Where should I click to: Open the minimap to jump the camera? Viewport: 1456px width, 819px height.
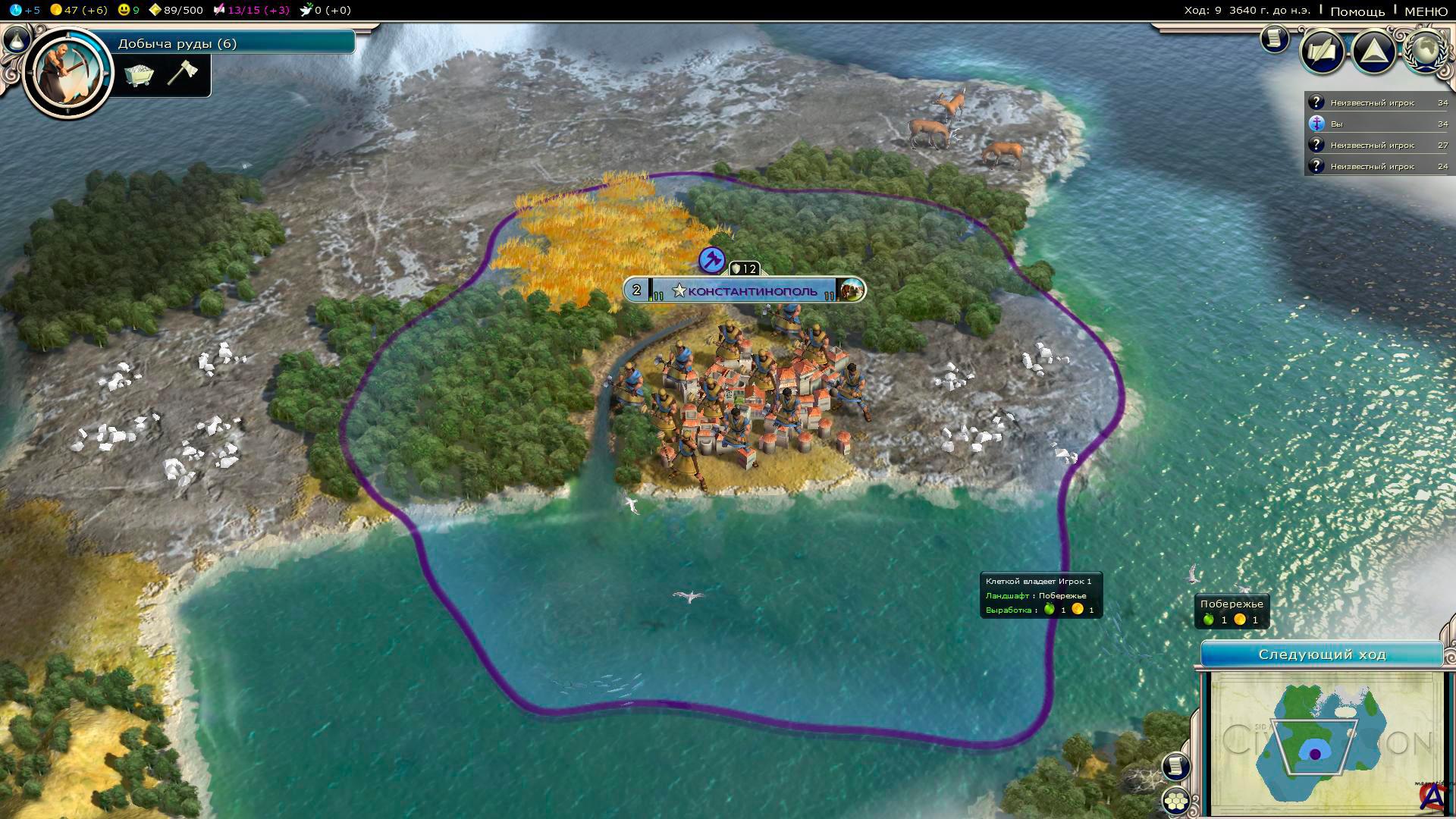coord(1325,742)
